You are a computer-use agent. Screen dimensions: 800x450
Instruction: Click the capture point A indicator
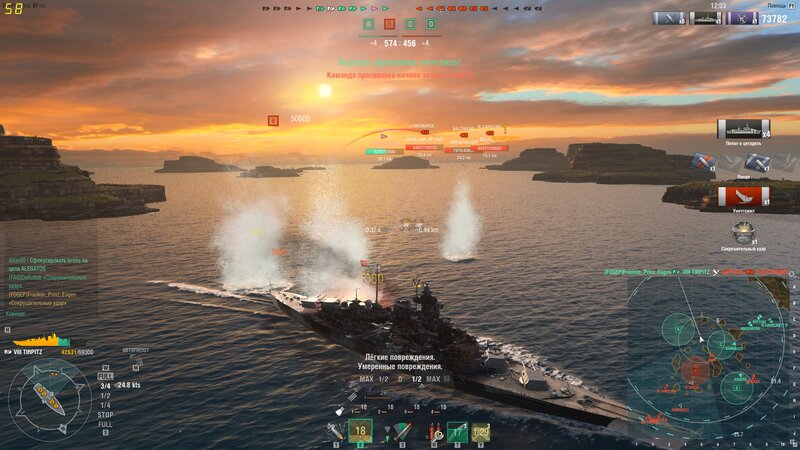pyautogui.click(x=368, y=24)
